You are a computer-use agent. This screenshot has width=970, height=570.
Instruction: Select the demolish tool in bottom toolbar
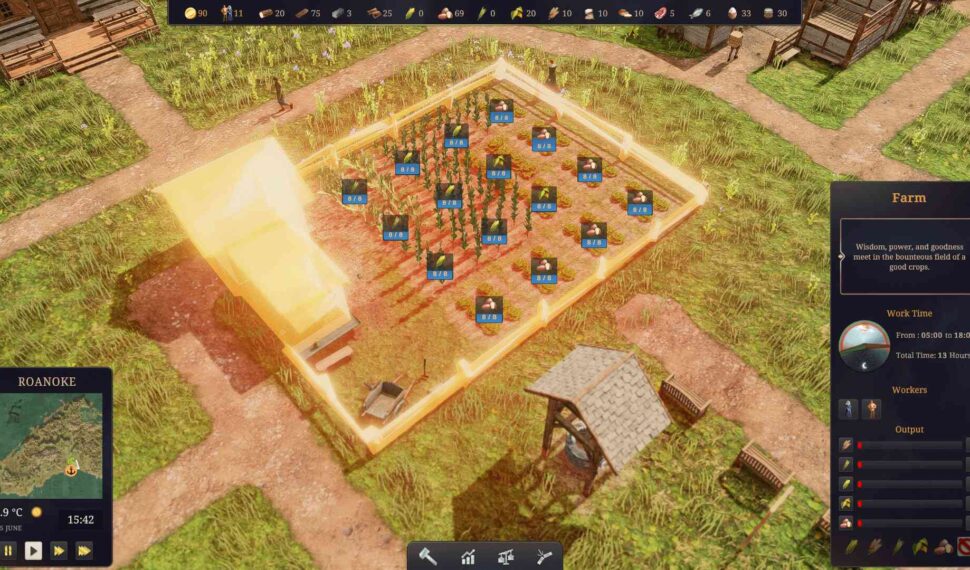(543, 556)
